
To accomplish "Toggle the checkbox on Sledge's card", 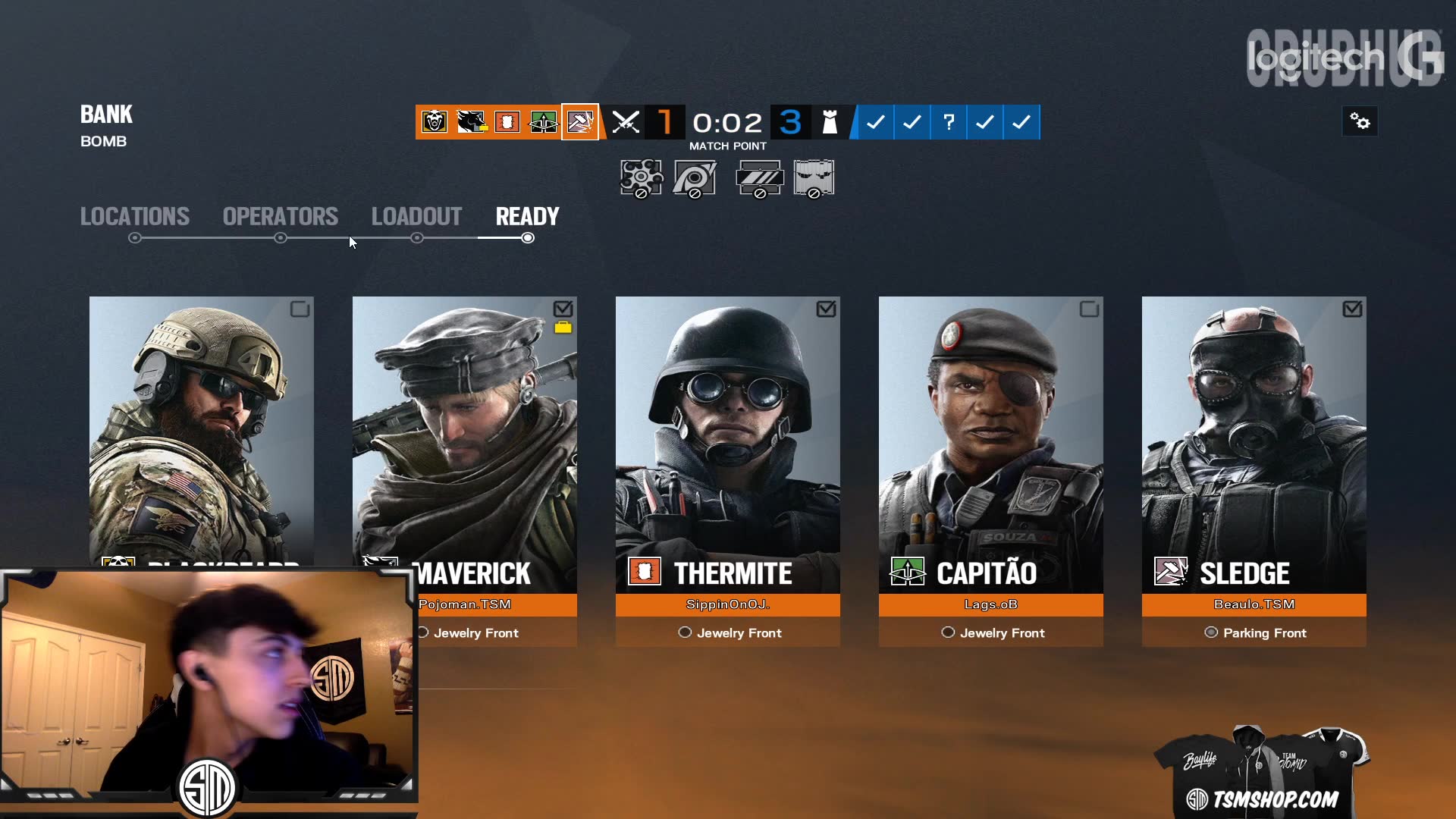I will click(1352, 309).
